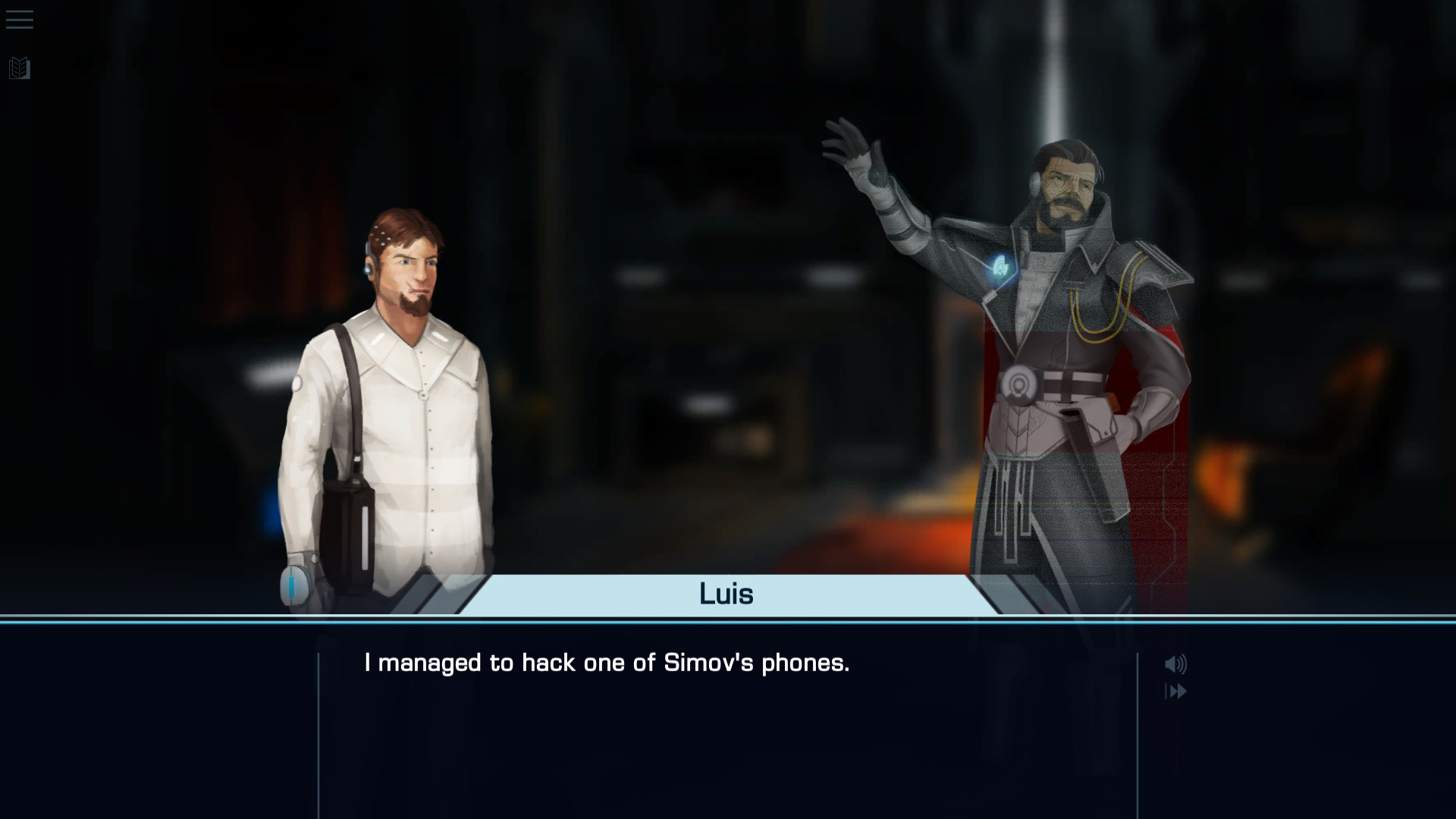Open the dialogue history with the book icon

(19, 68)
